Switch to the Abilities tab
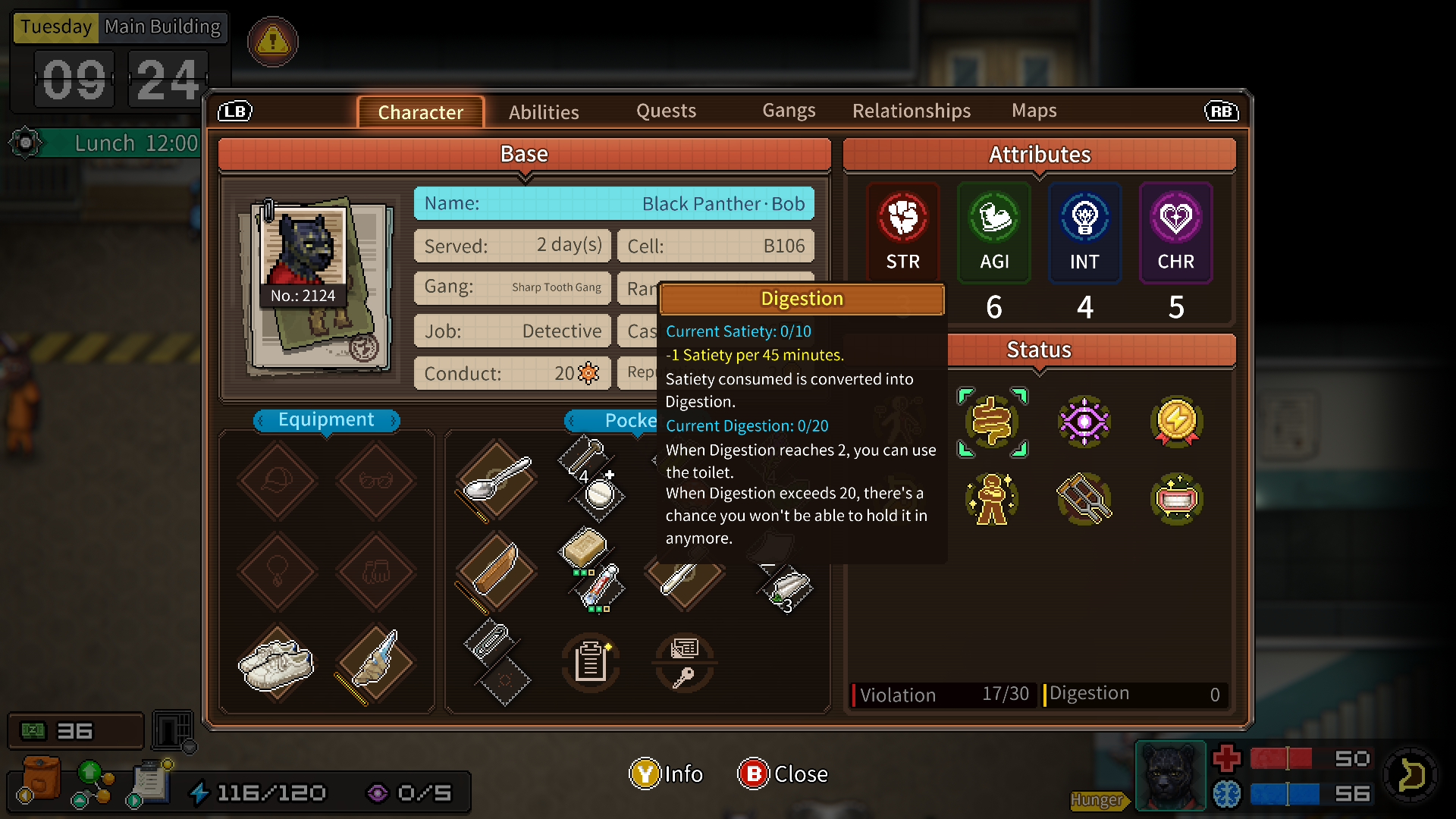This screenshot has height=819, width=1456. [x=544, y=112]
